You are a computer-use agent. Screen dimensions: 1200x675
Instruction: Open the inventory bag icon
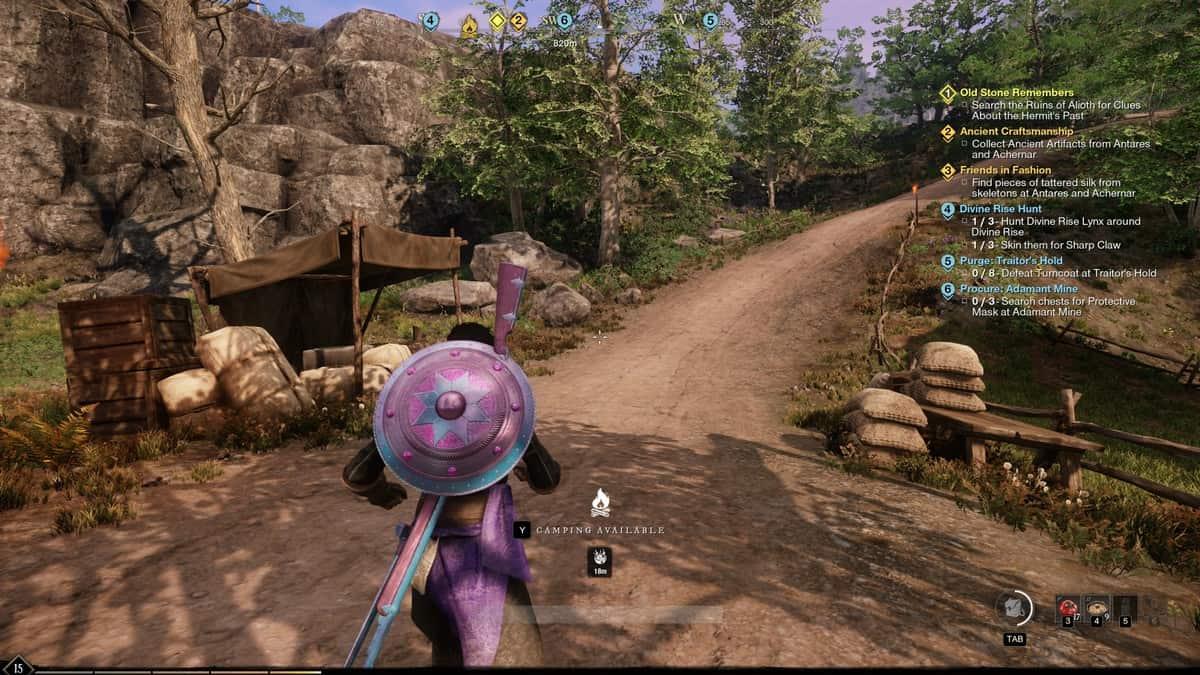(x=1014, y=608)
